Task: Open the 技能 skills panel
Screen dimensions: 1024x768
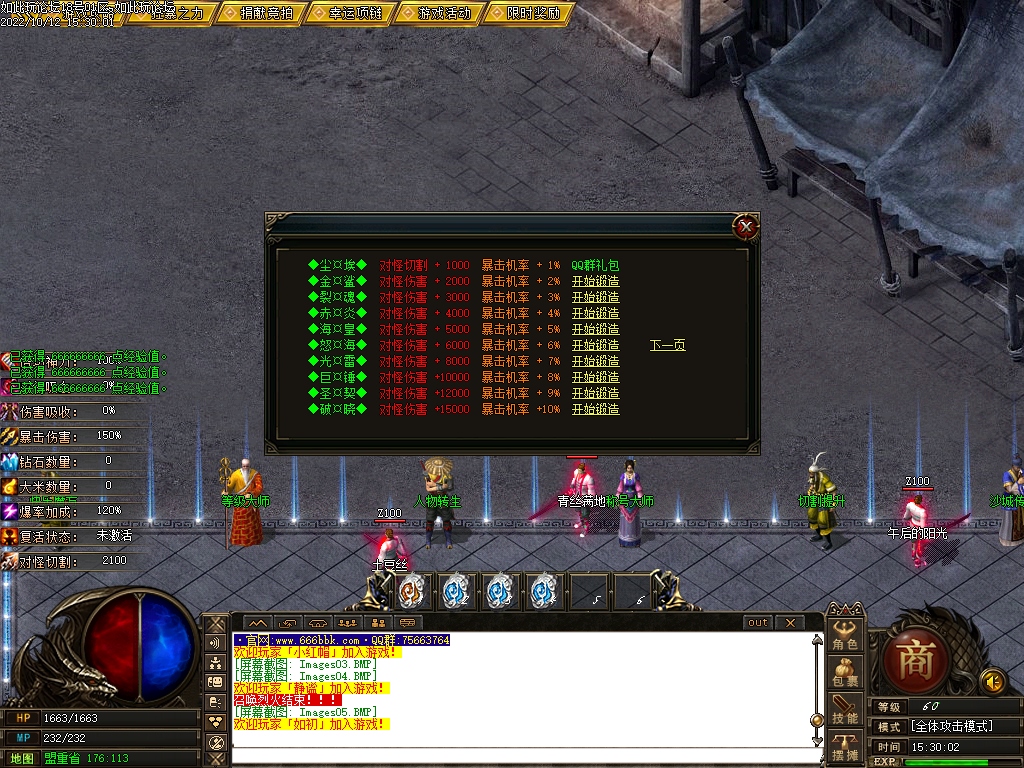Action: [845, 710]
